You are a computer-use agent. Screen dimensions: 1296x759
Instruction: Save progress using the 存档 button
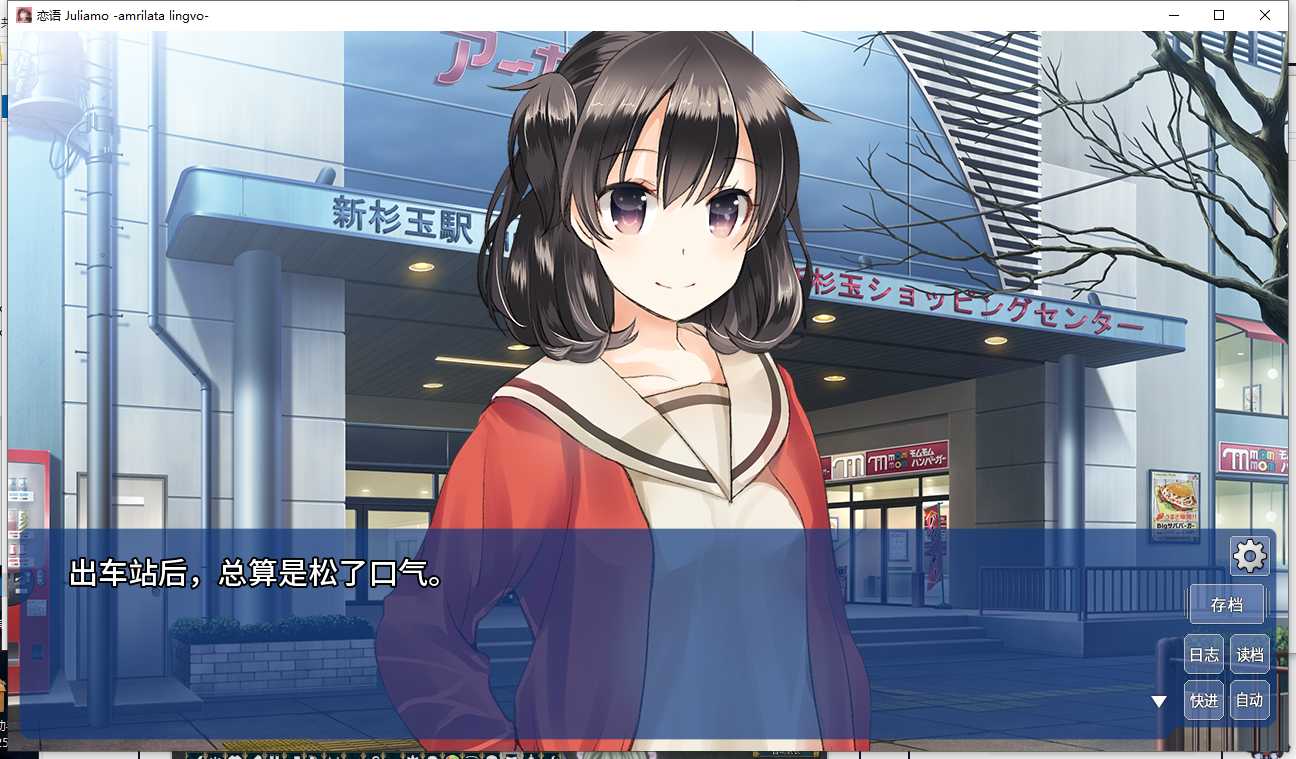pos(1226,604)
